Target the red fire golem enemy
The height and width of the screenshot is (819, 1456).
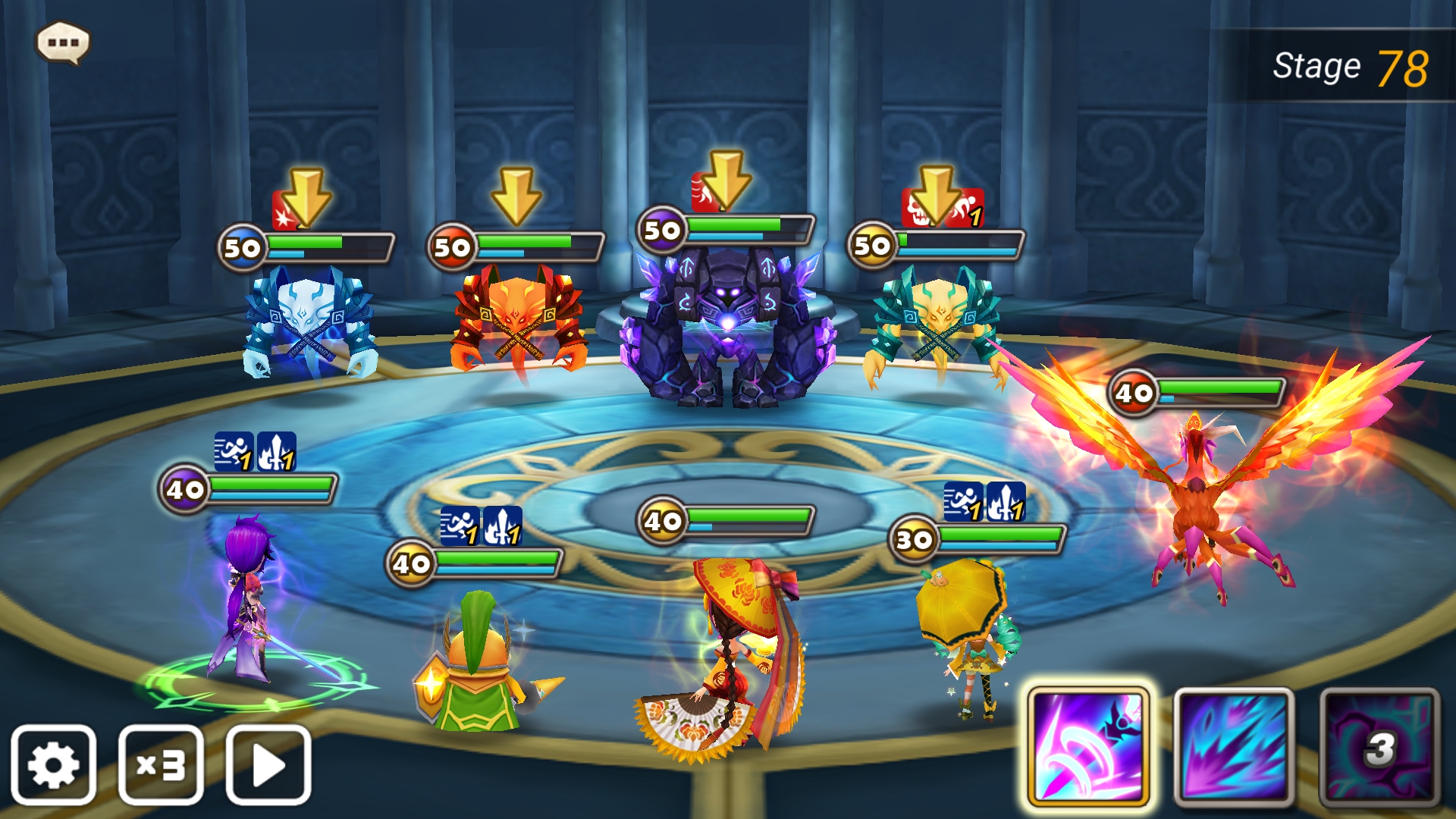pyautogui.click(x=518, y=318)
